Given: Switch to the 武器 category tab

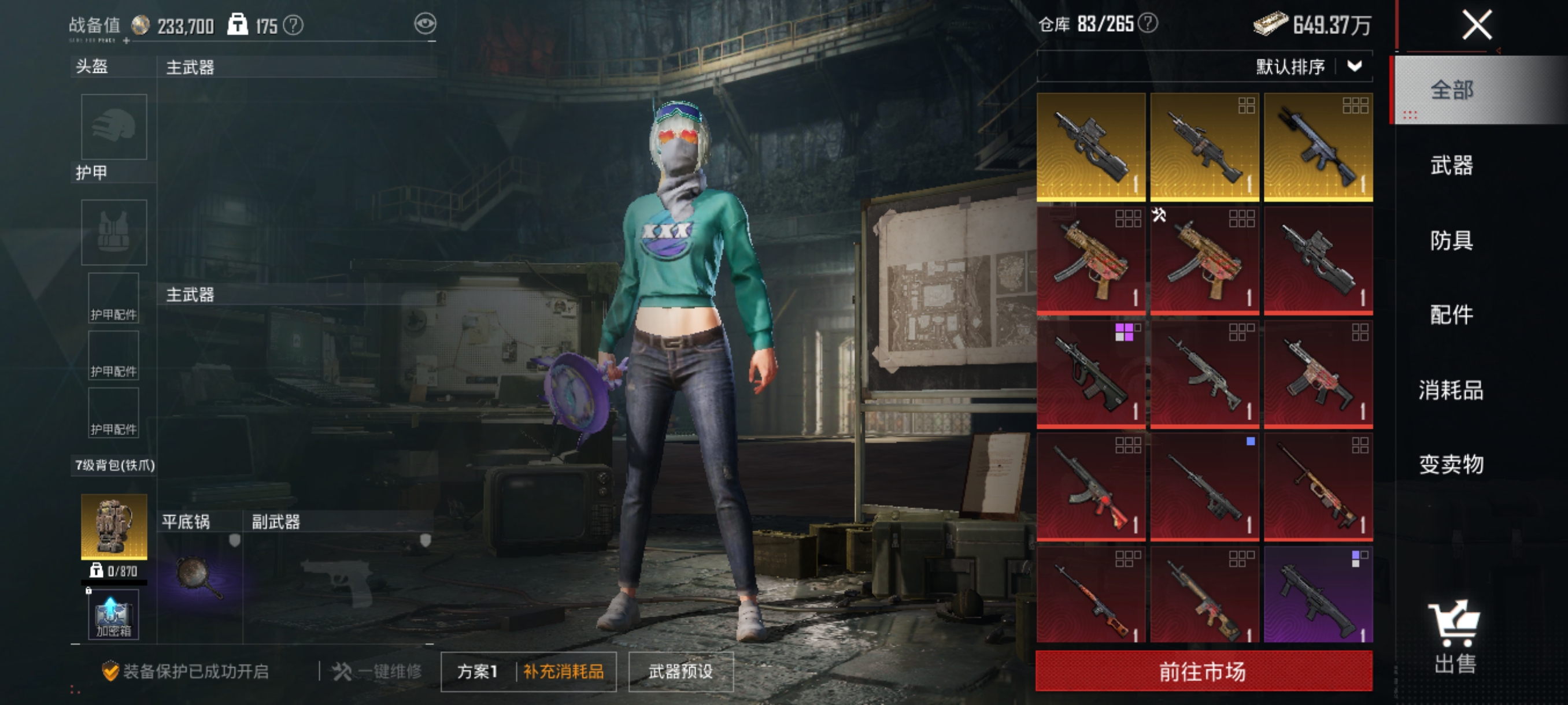Looking at the screenshot, I should tap(1451, 165).
